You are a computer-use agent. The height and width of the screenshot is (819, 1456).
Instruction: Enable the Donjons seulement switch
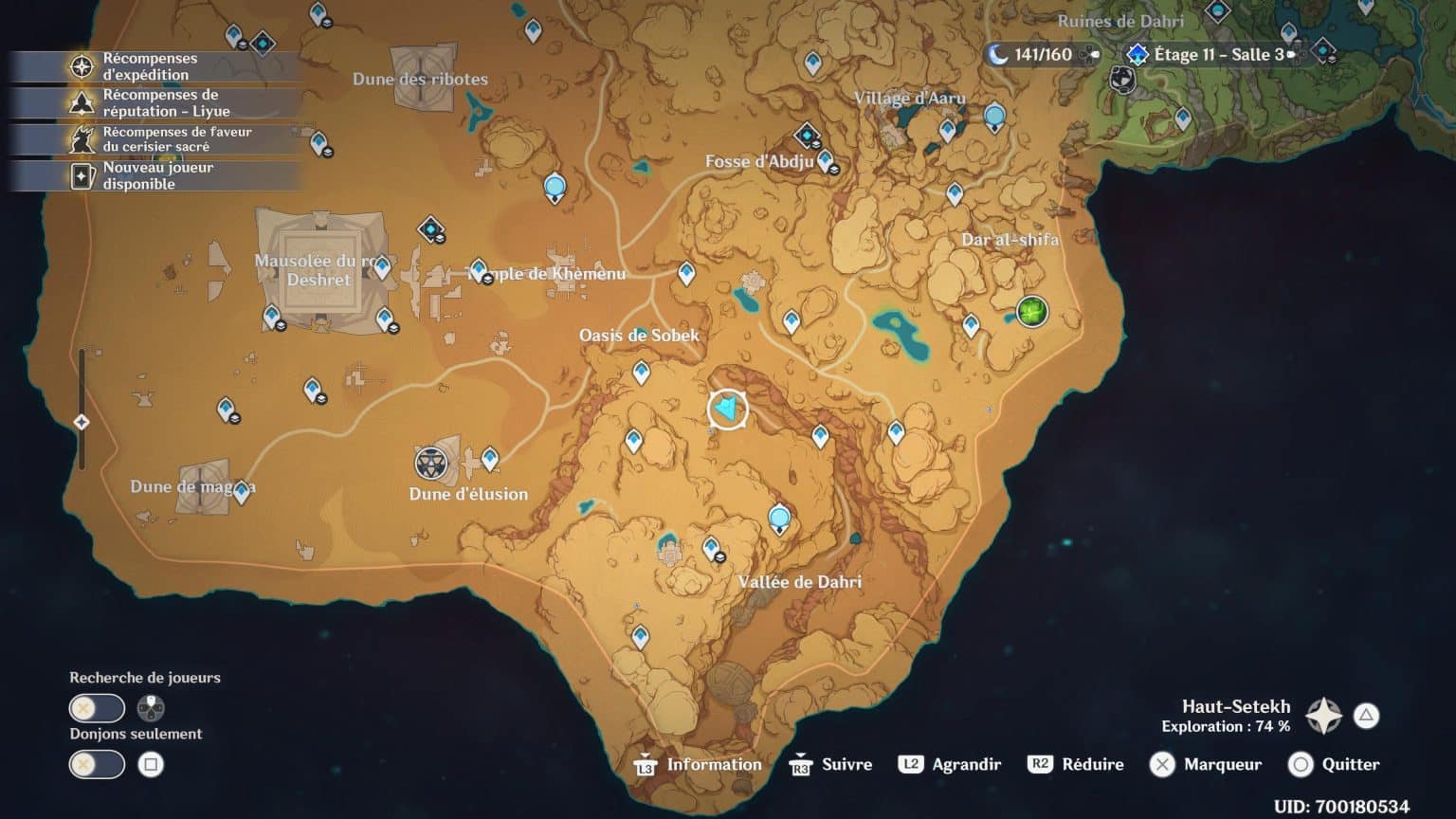[96, 765]
